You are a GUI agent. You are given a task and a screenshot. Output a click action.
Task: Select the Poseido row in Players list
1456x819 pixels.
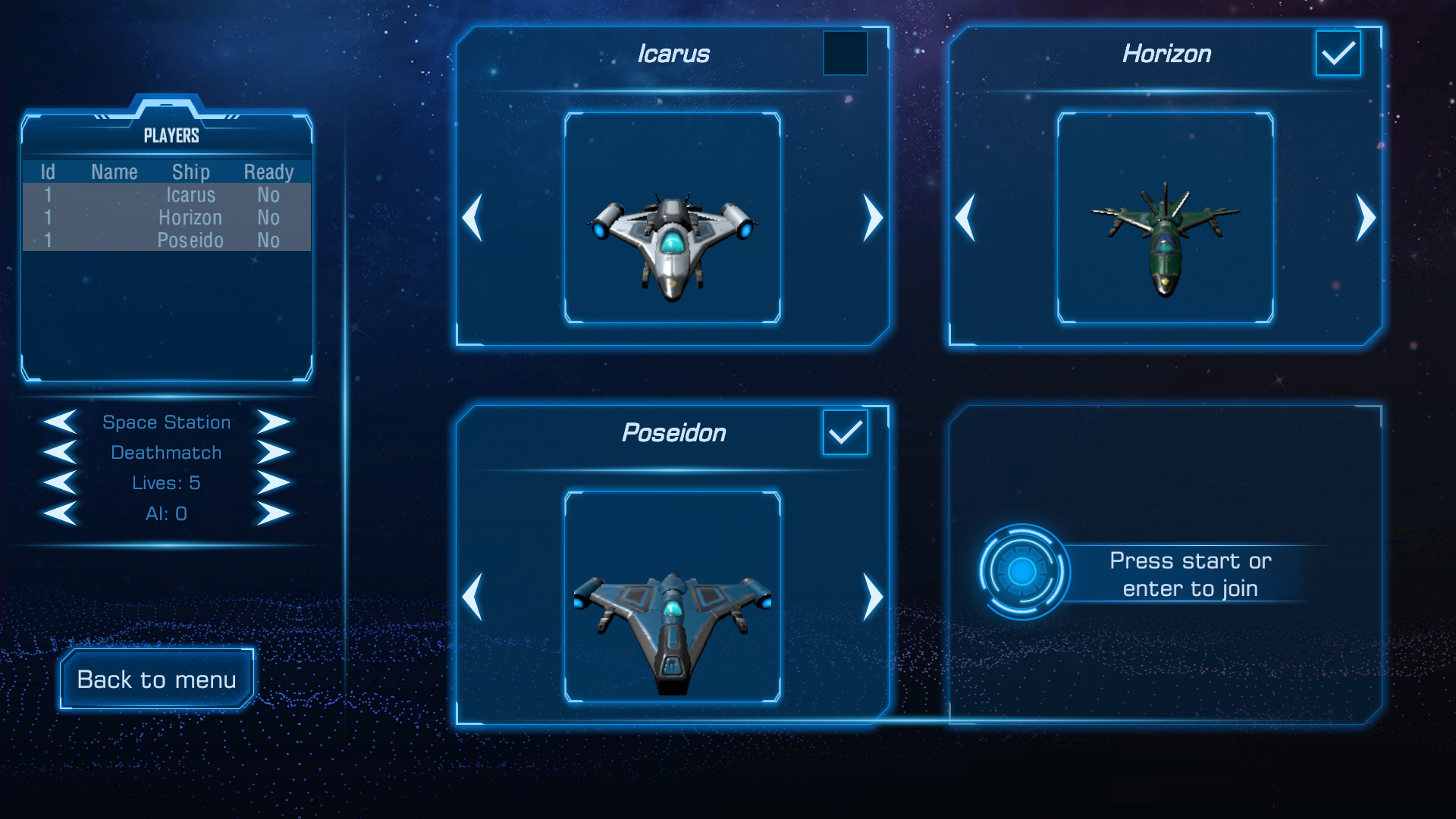[x=167, y=240]
